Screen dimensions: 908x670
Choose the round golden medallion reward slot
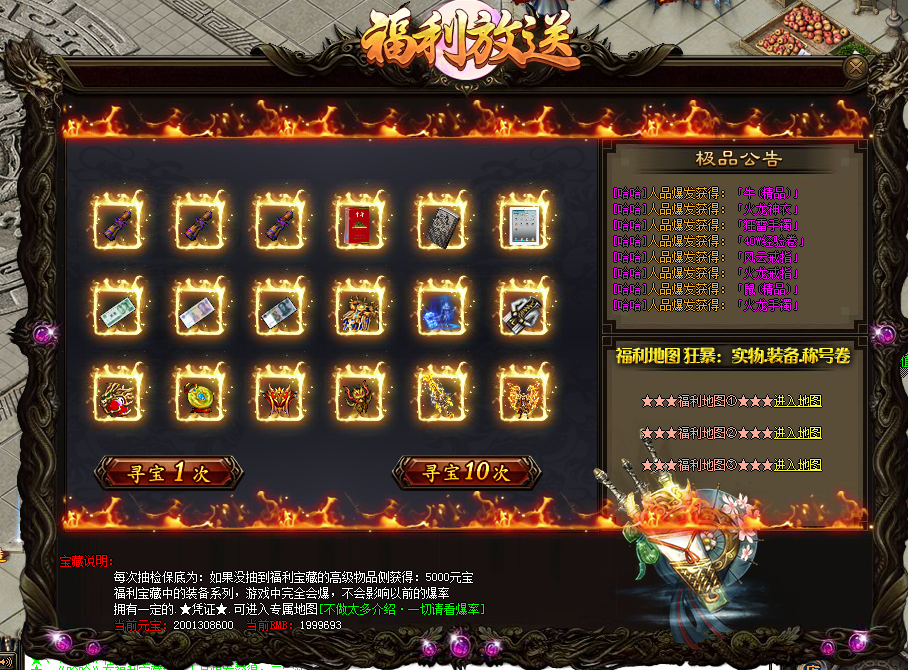coord(198,394)
